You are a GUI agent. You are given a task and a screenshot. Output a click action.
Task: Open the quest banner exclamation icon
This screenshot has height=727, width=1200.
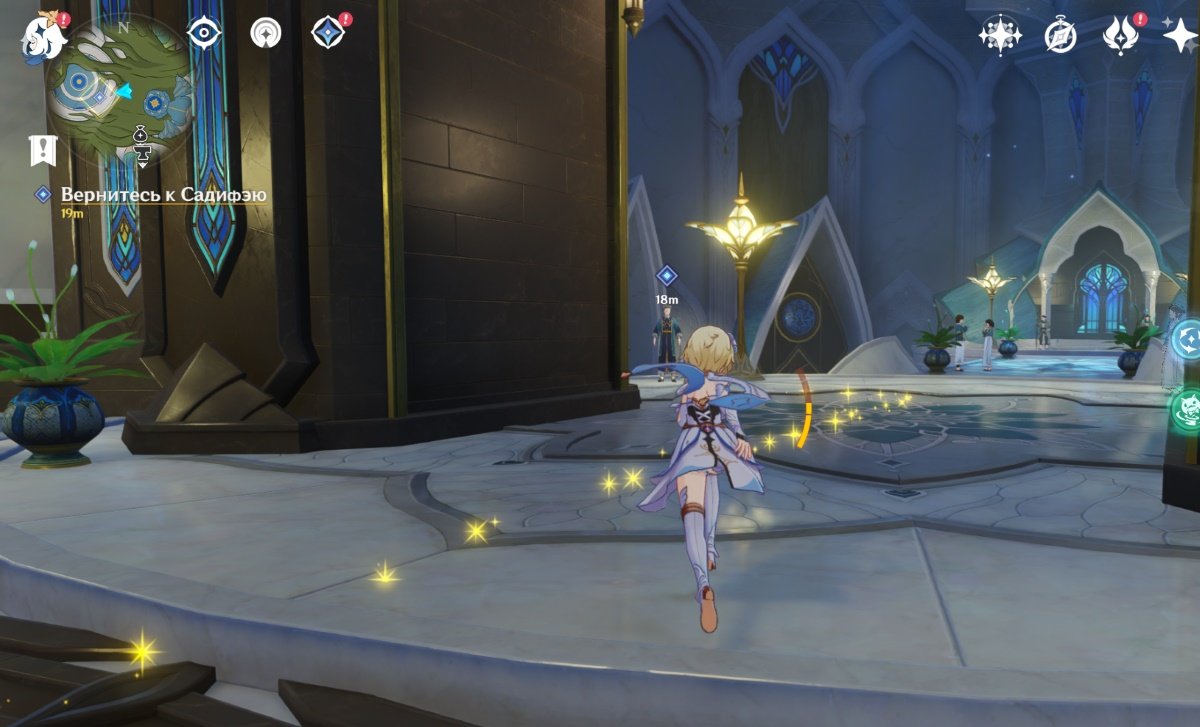point(43,150)
